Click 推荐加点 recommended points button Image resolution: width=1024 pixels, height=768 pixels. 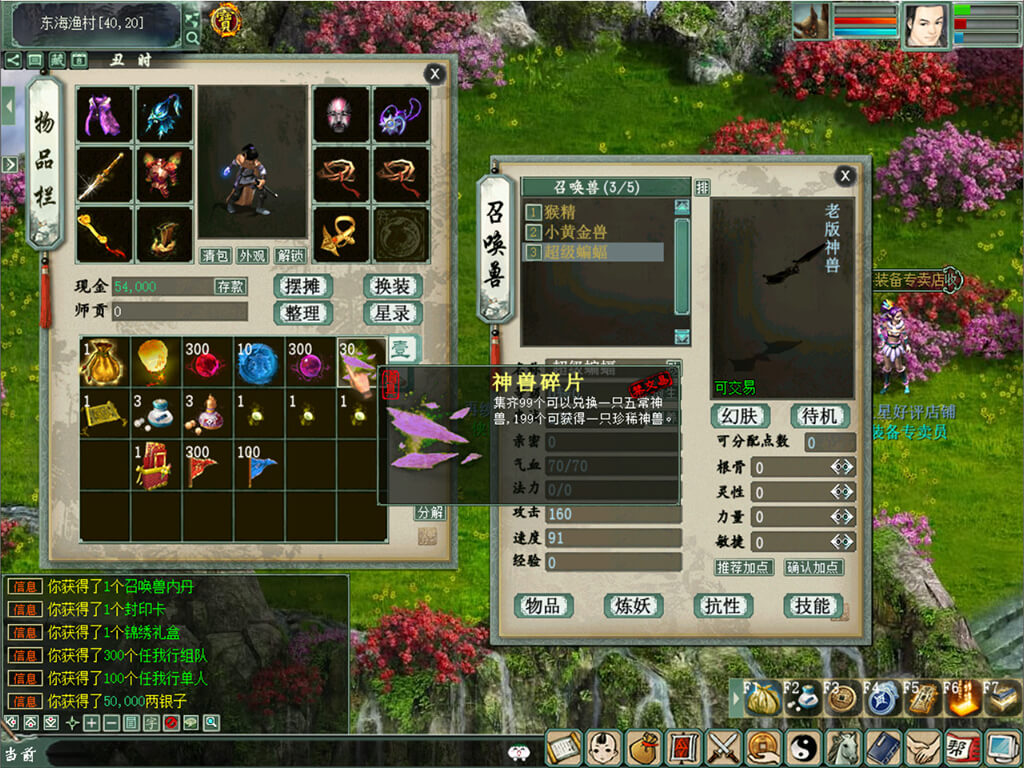point(744,567)
